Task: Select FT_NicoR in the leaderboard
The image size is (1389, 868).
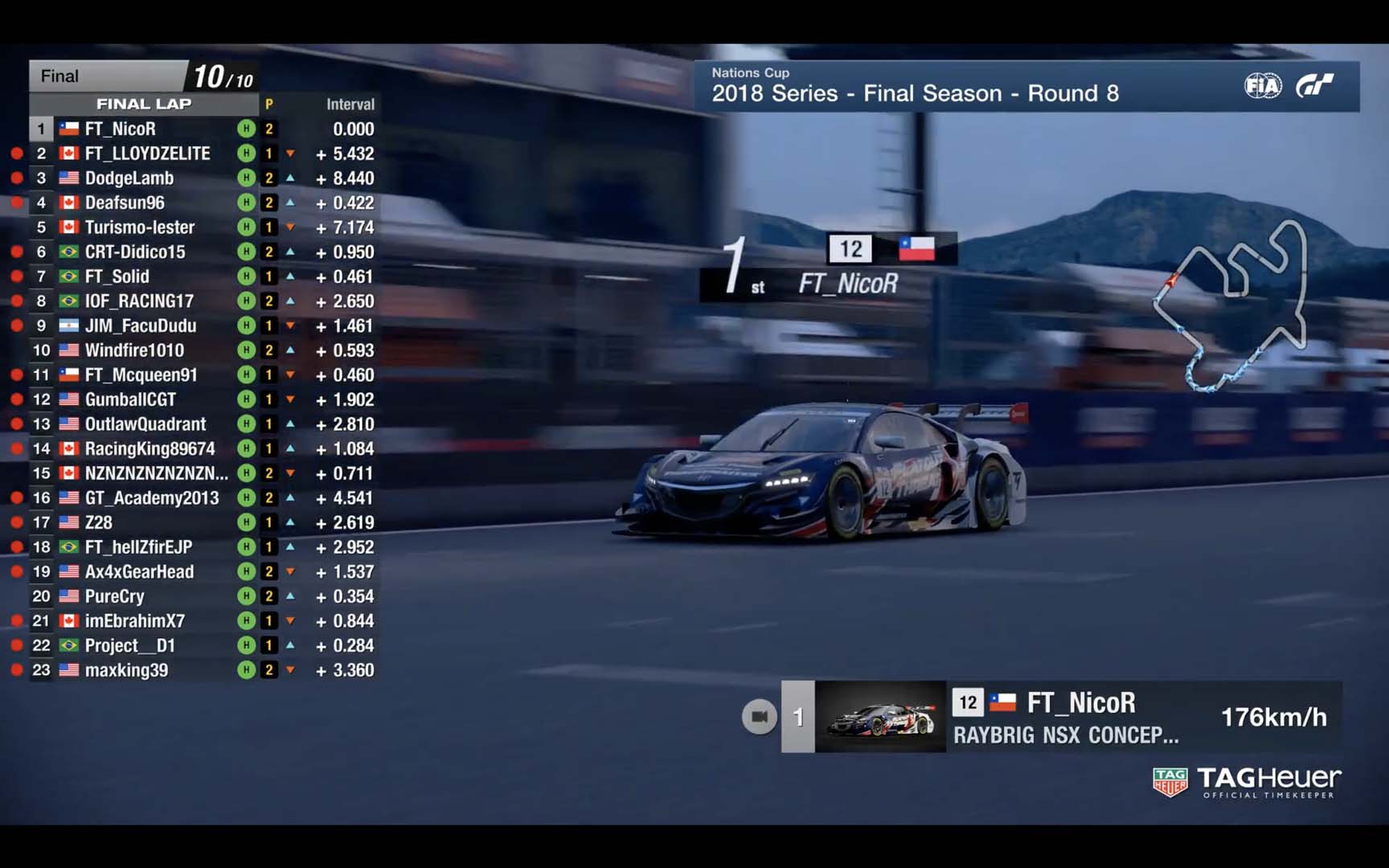Action: 121,129
